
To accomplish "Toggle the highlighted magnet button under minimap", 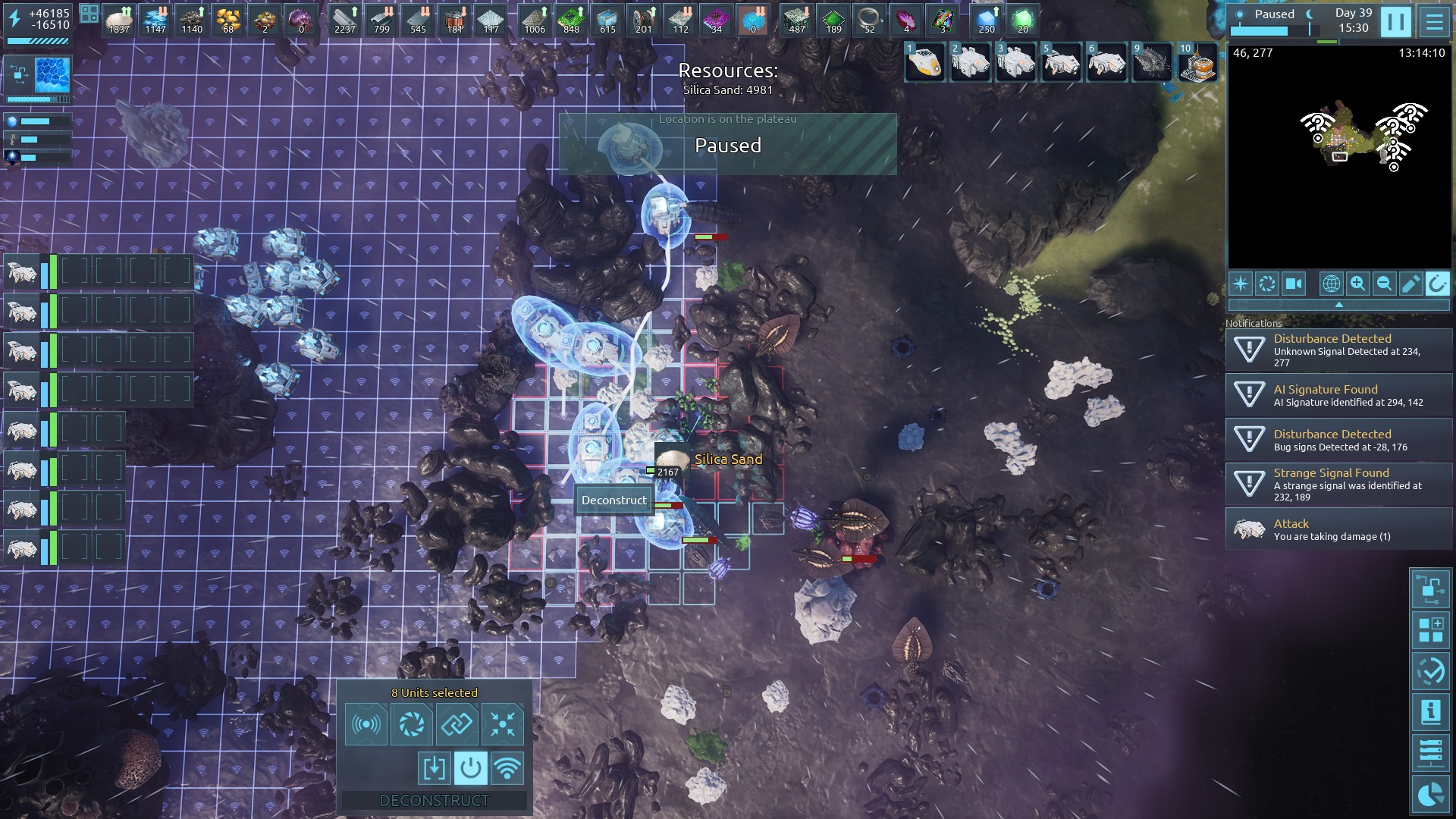I will click(1437, 284).
